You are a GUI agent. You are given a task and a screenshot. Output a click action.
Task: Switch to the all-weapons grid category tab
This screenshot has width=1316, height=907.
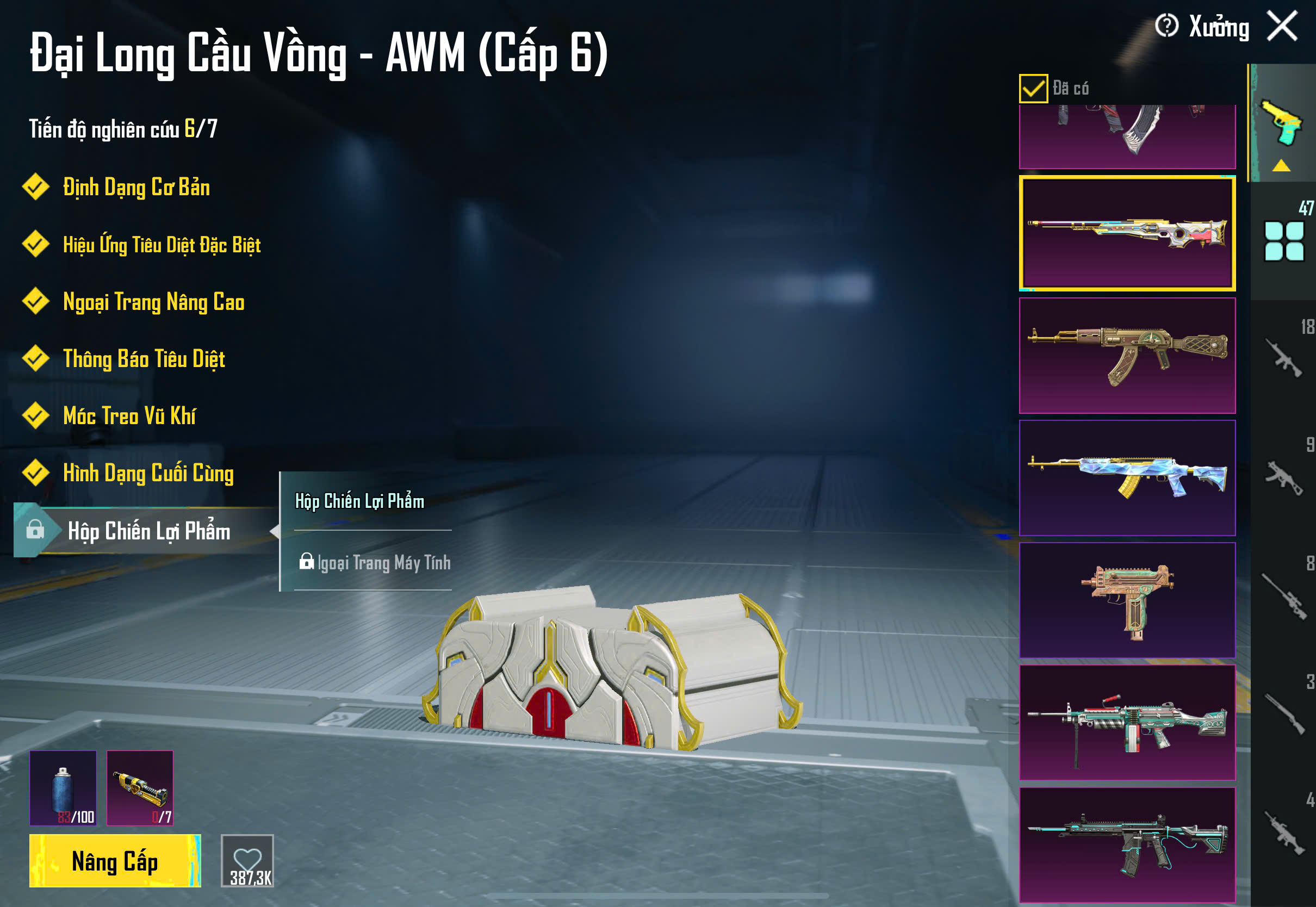1283,241
